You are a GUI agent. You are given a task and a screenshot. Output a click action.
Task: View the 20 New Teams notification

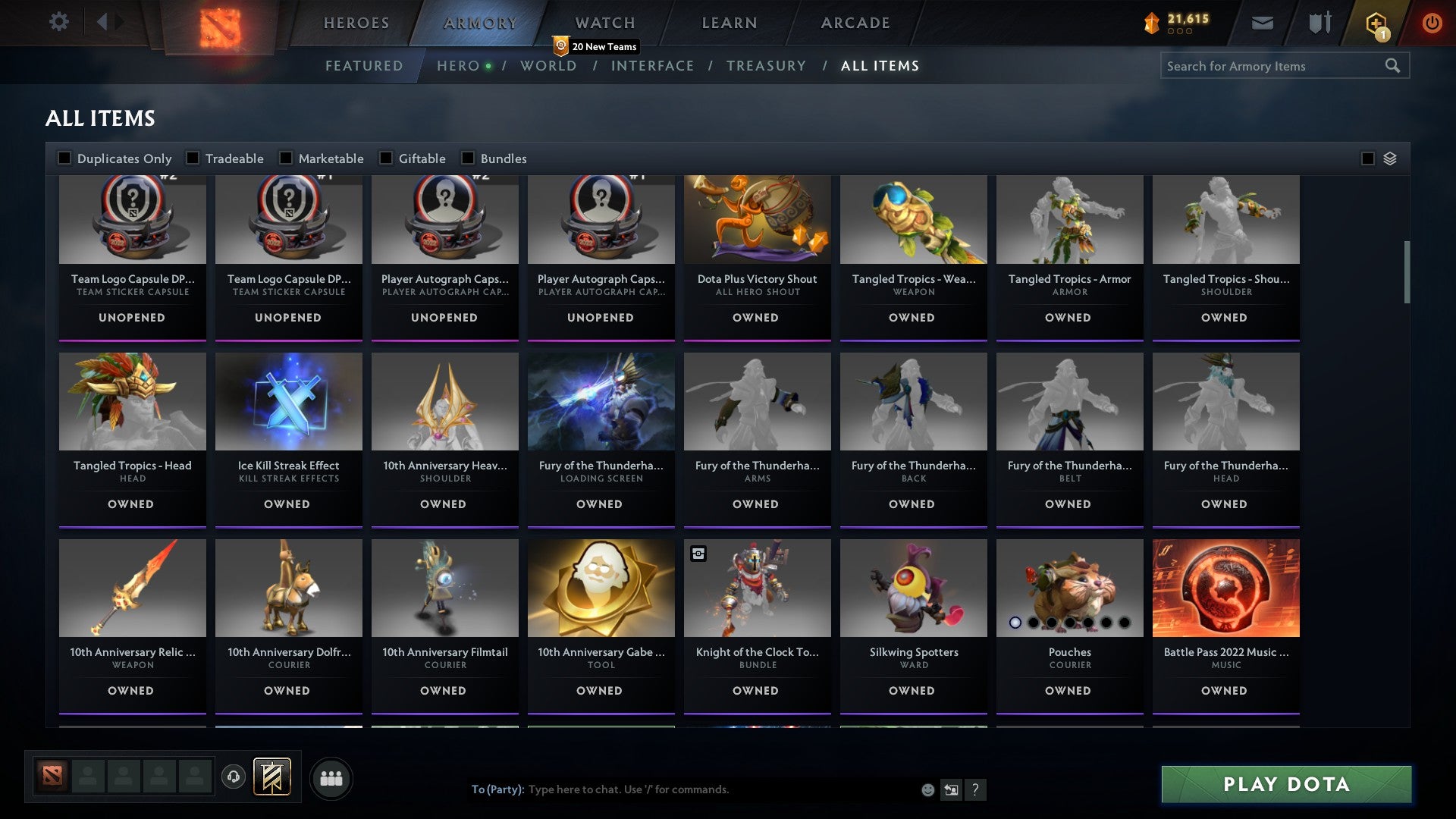(x=597, y=45)
